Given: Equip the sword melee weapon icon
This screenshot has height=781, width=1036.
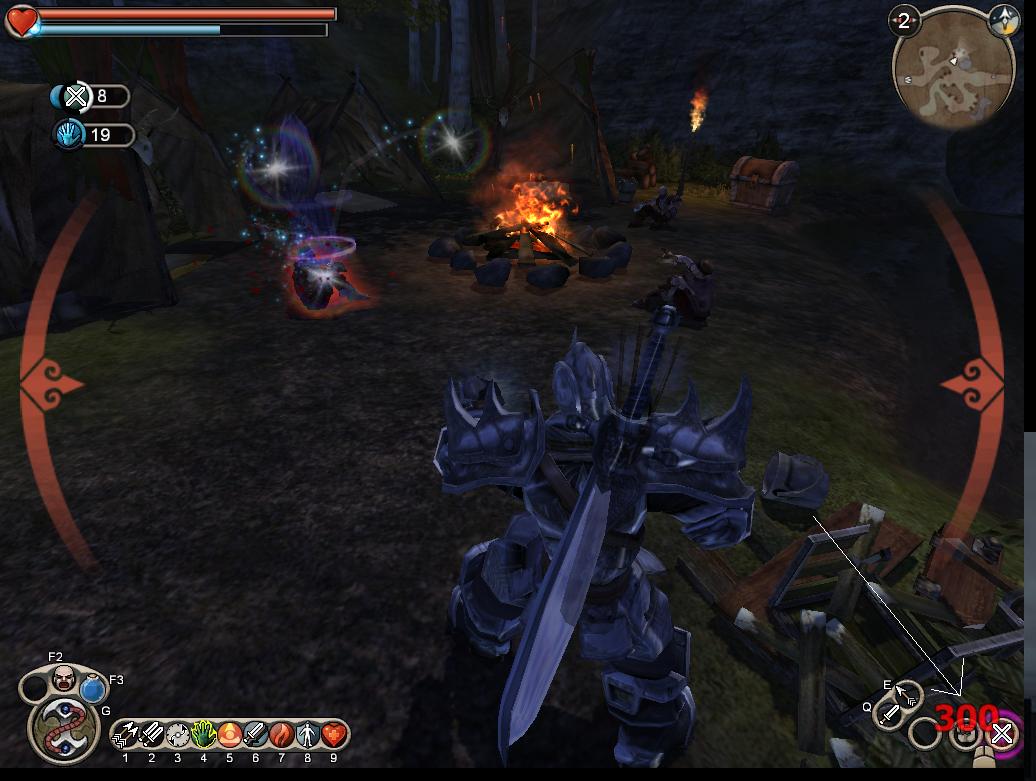Looking at the screenshot, I should (889, 714).
